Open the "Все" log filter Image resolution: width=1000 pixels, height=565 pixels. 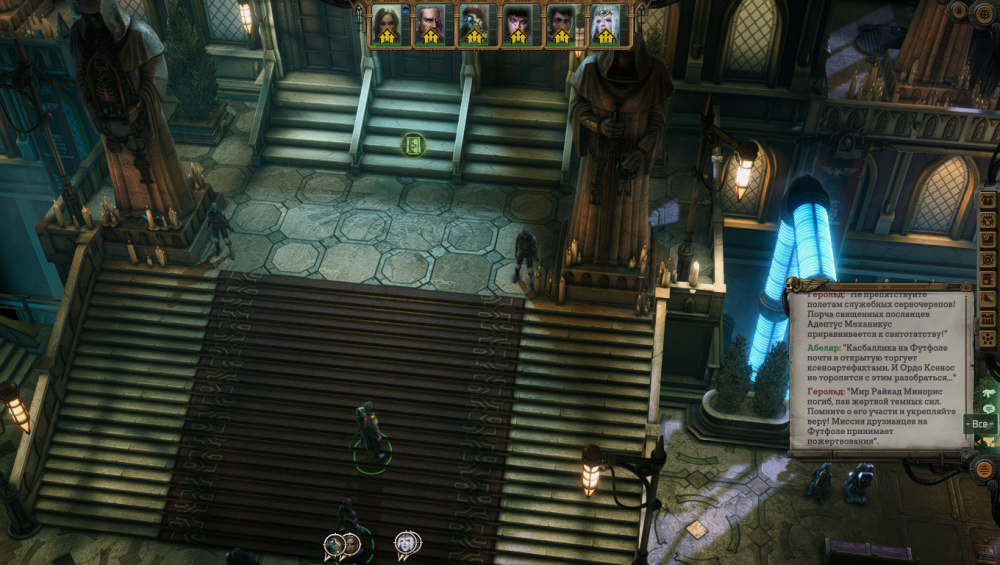[980, 424]
